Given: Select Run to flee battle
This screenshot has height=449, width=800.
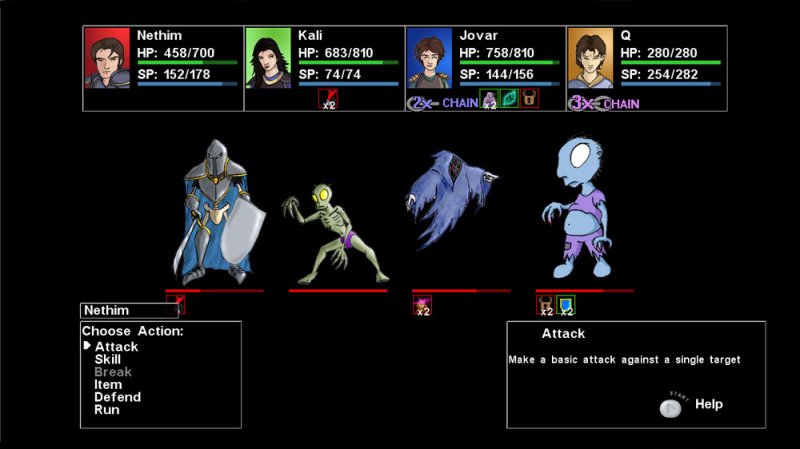Looking at the screenshot, I should (x=106, y=410).
